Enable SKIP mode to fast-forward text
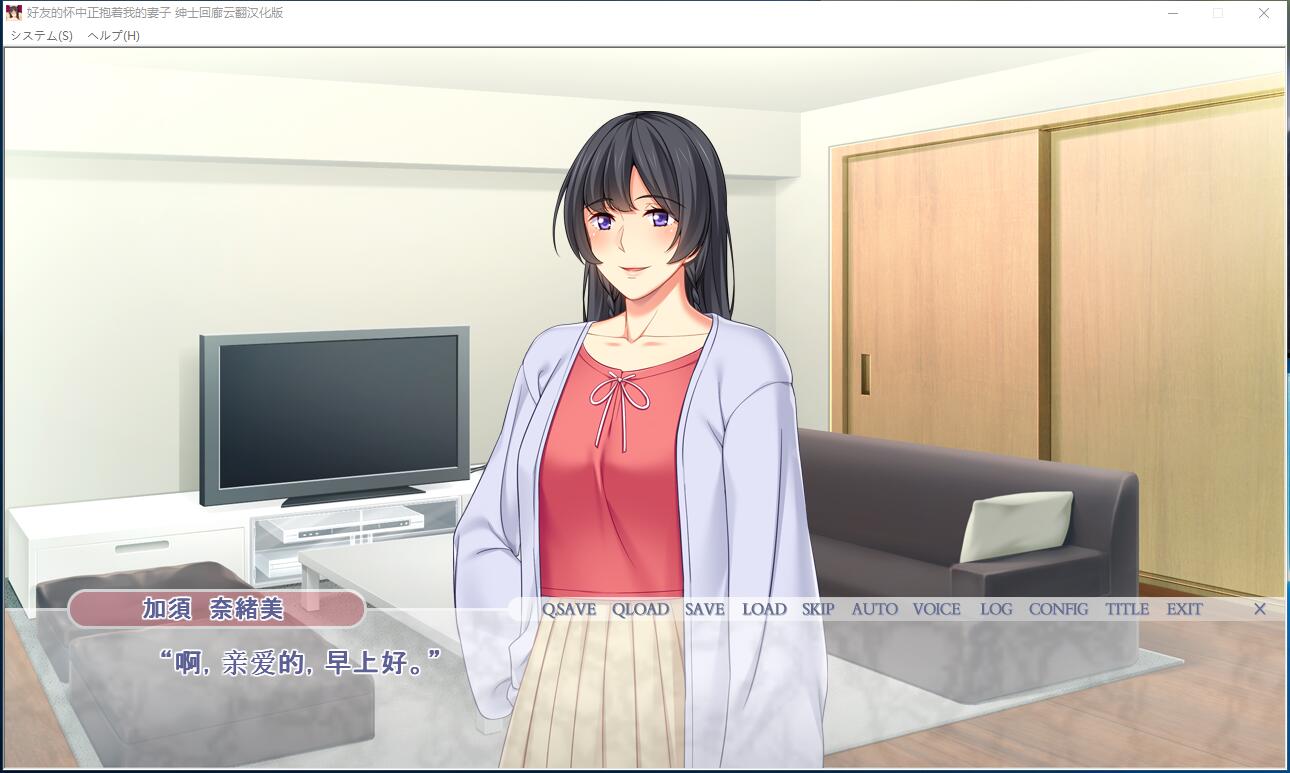1290x773 pixels. click(x=816, y=609)
